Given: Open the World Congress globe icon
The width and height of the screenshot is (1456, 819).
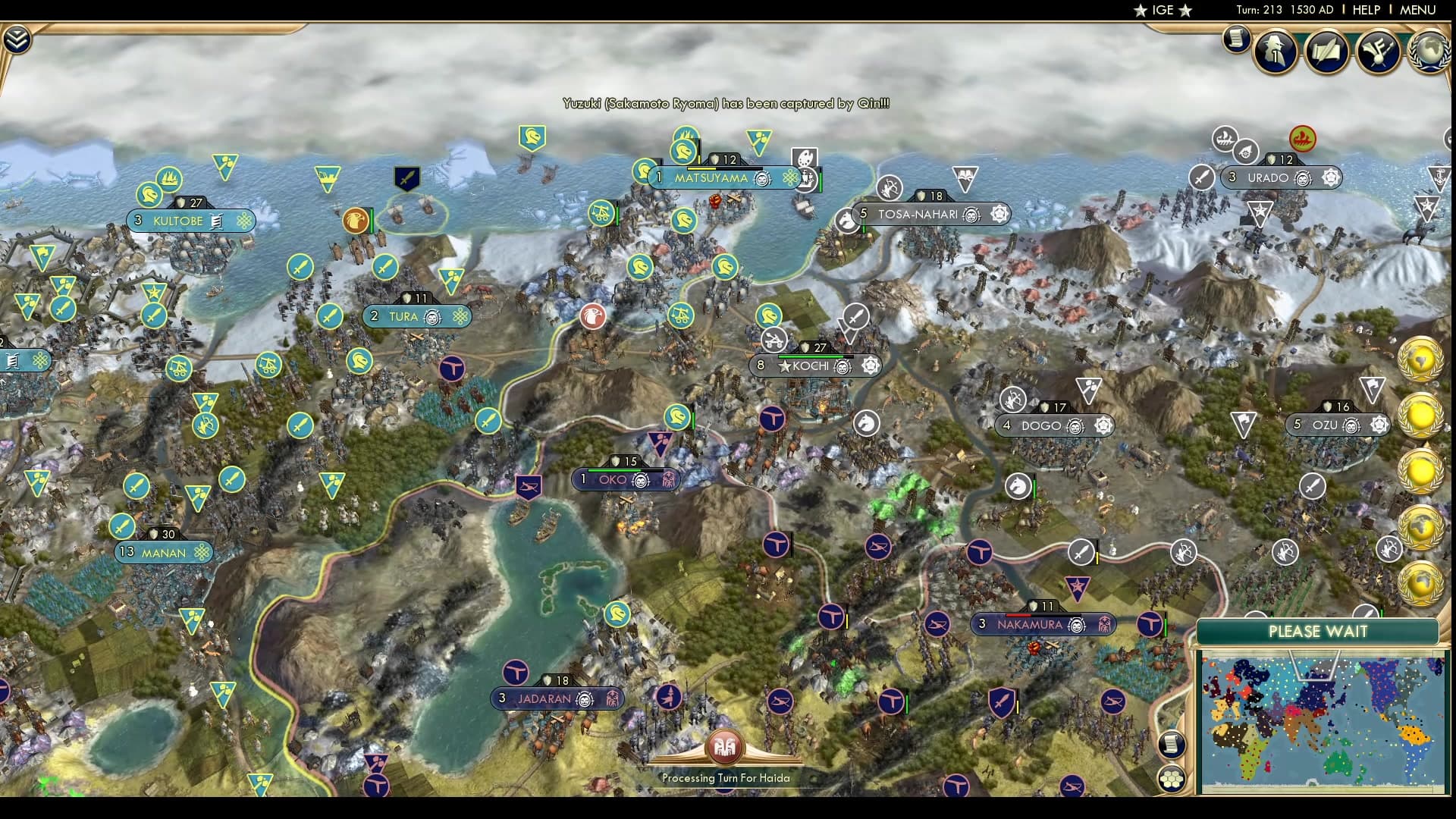Looking at the screenshot, I should tap(1432, 53).
